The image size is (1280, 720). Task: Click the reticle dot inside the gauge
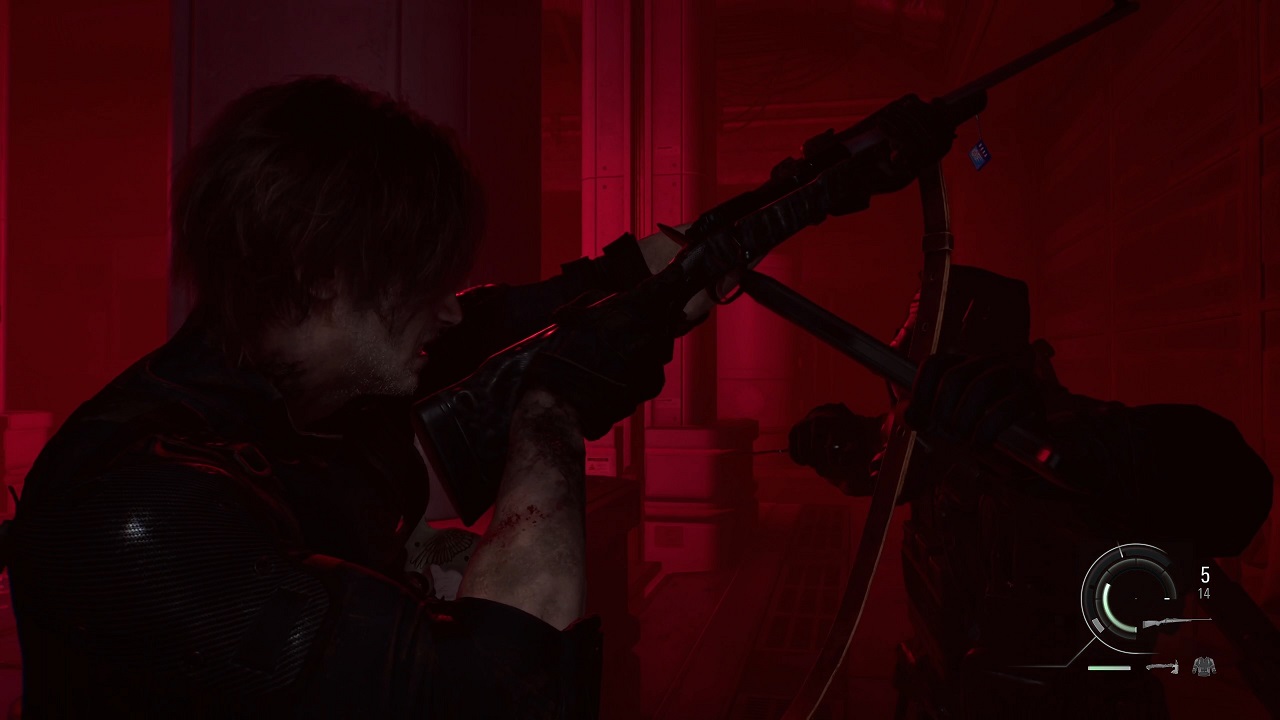(x=1135, y=598)
